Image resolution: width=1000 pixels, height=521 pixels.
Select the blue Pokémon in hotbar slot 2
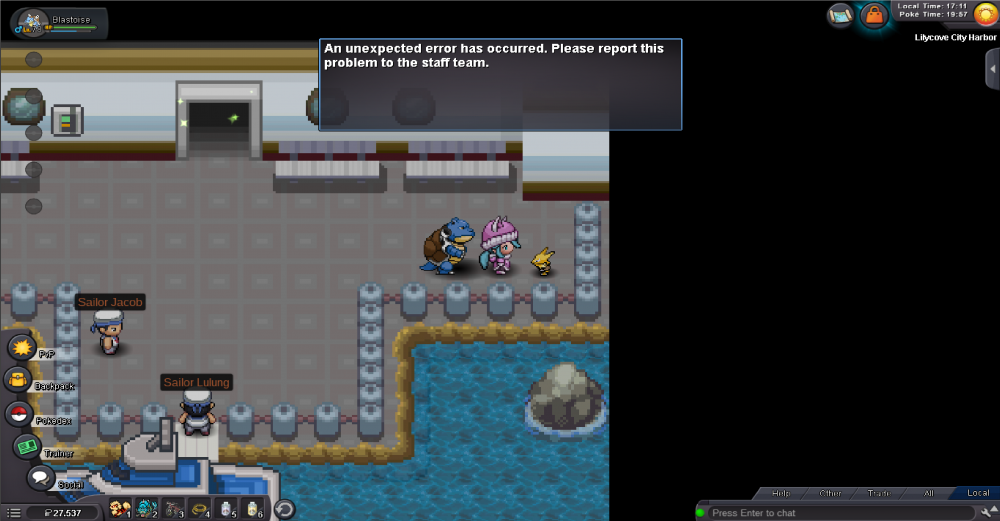pos(147,509)
